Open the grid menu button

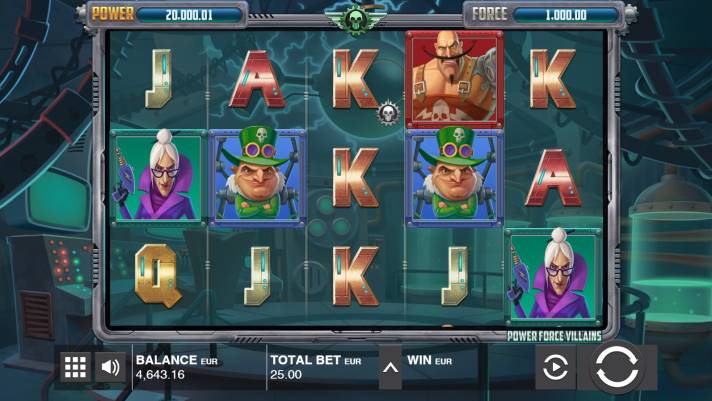(x=76, y=367)
